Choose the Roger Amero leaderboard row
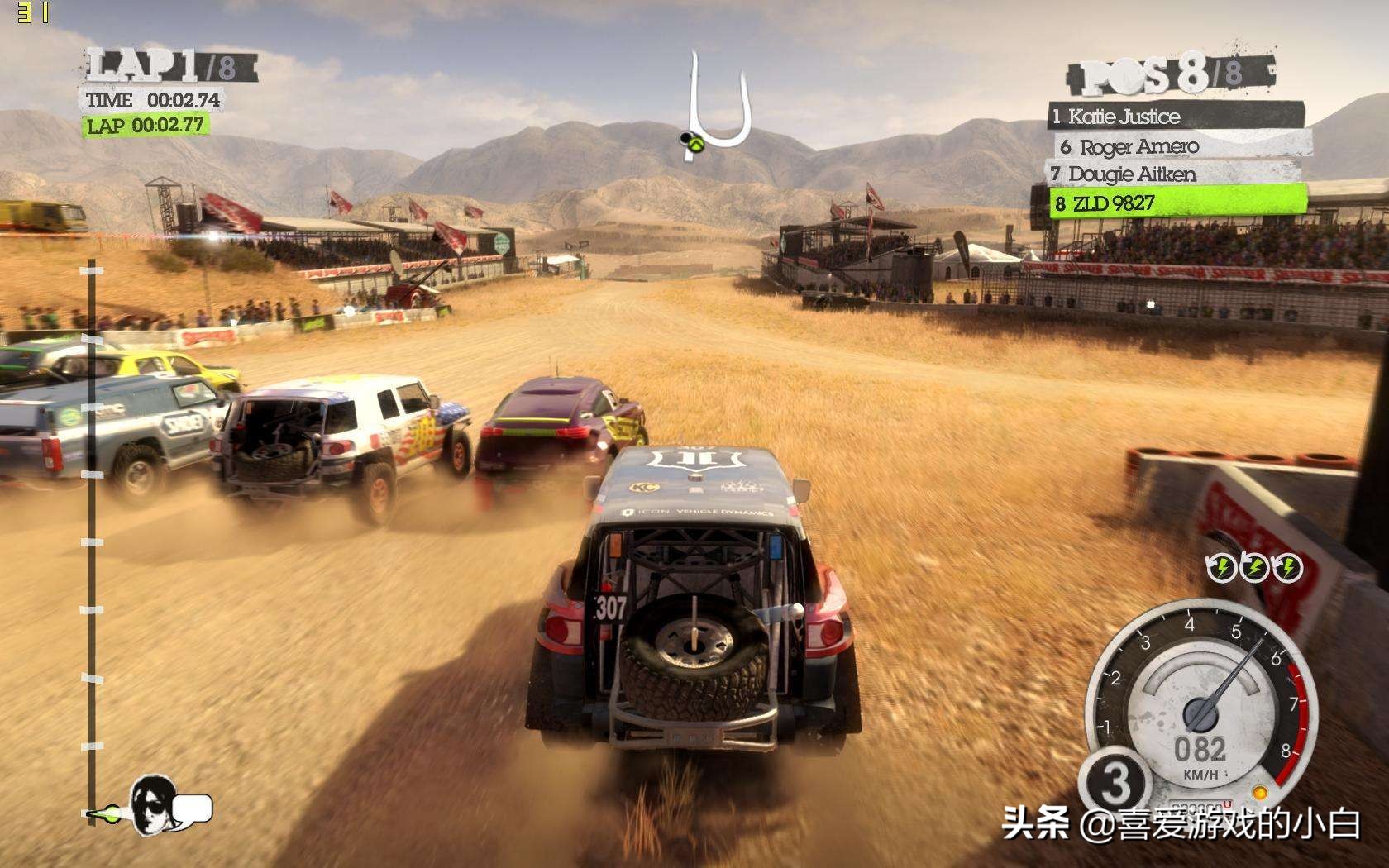 tap(1182, 146)
